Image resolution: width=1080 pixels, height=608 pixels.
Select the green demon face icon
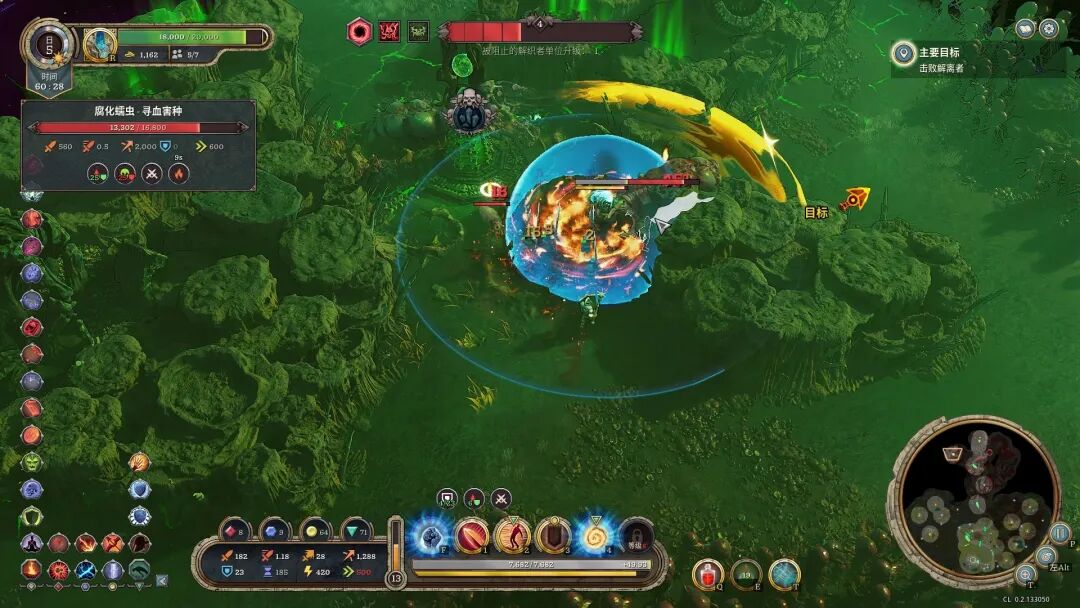[x=32, y=462]
